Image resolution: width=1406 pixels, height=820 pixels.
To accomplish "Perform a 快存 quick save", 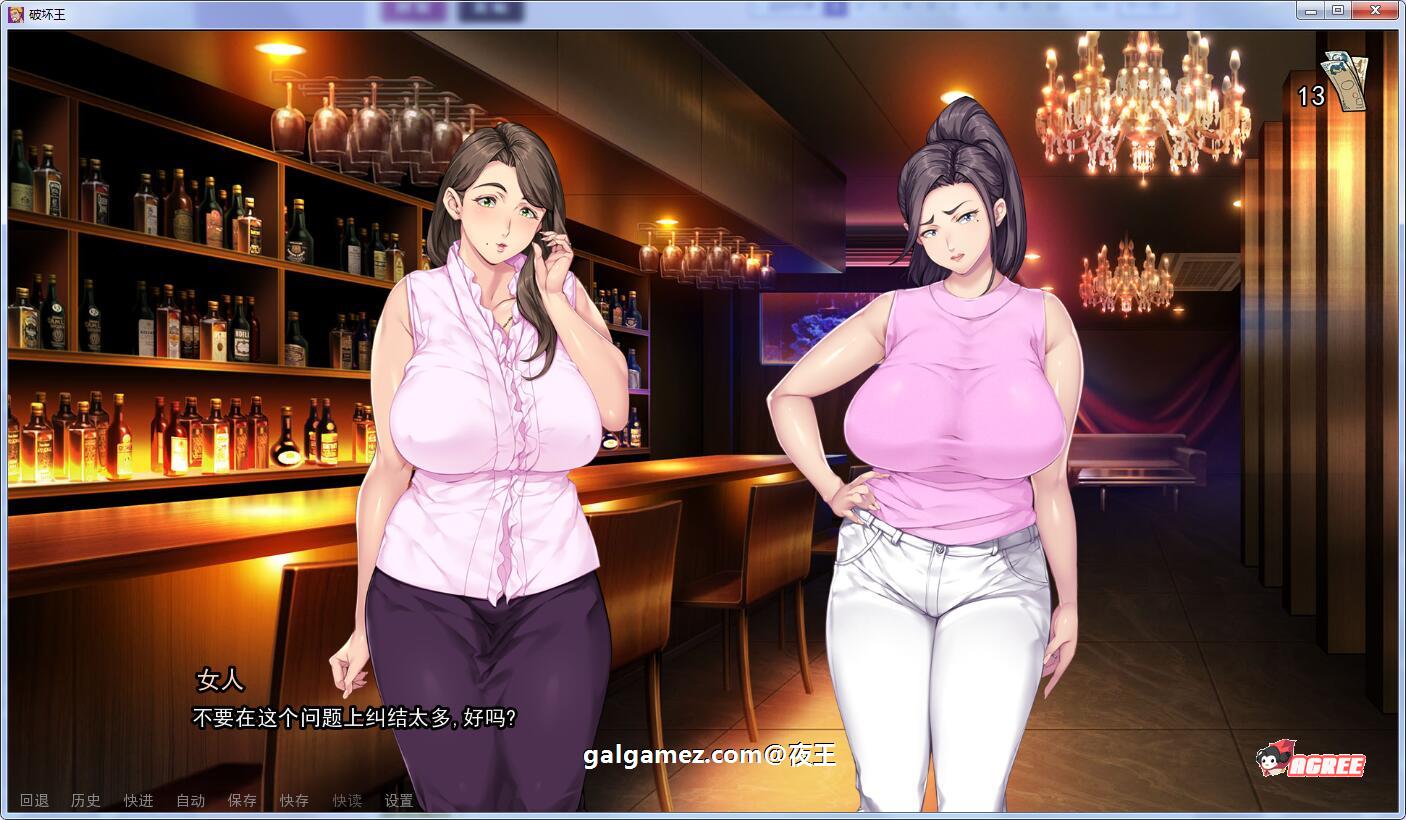I will tap(293, 800).
